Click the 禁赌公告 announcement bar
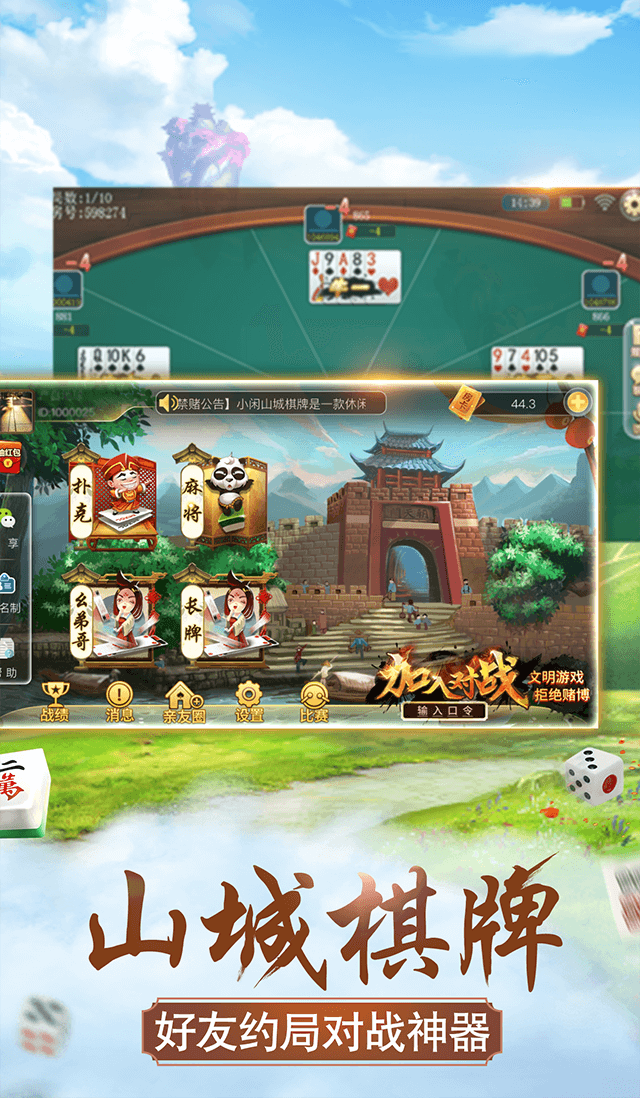Viewport: 640px width, 1098px height. coord(270,403)
